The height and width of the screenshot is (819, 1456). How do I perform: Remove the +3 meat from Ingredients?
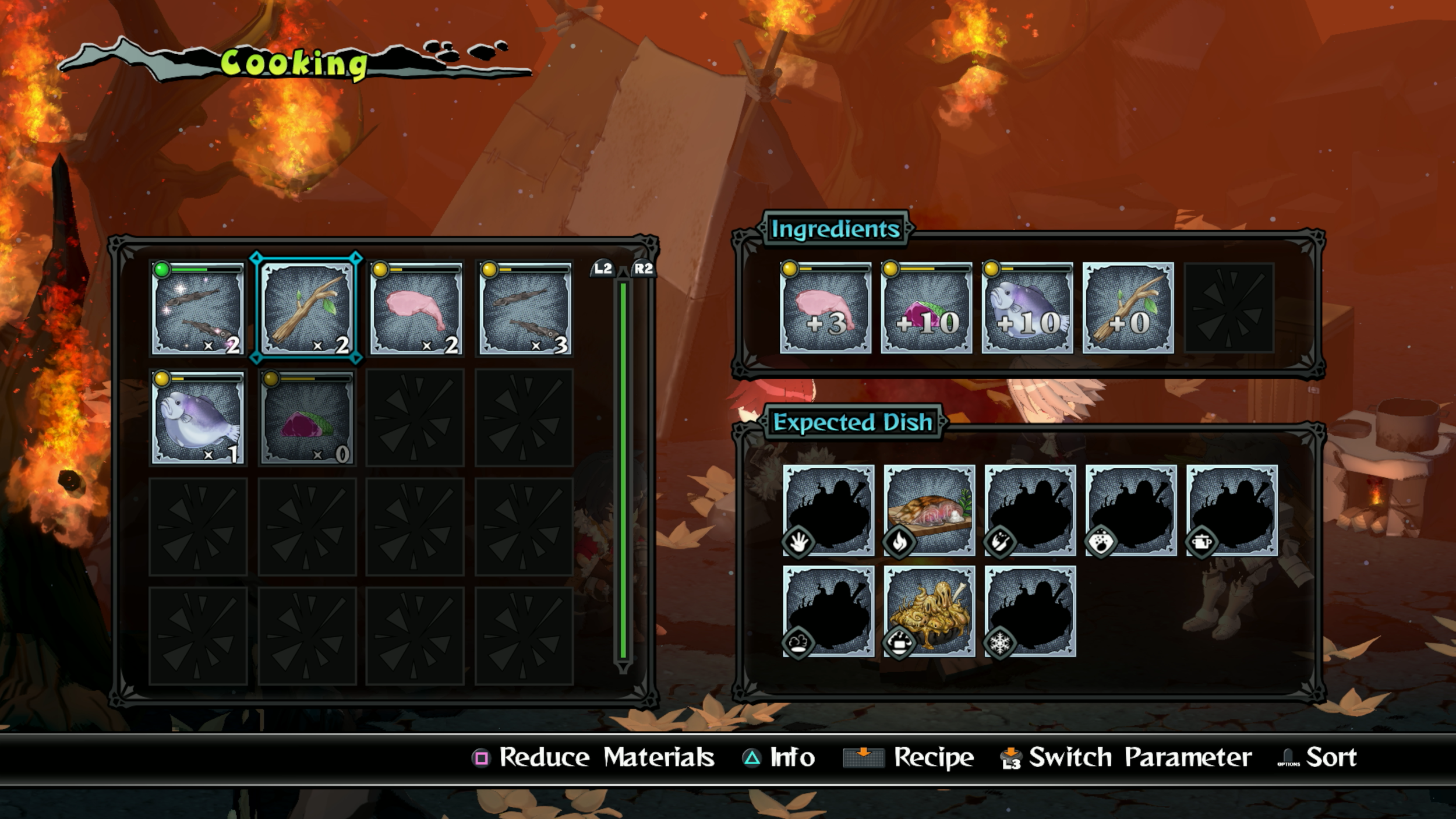[x=825, y=308]
